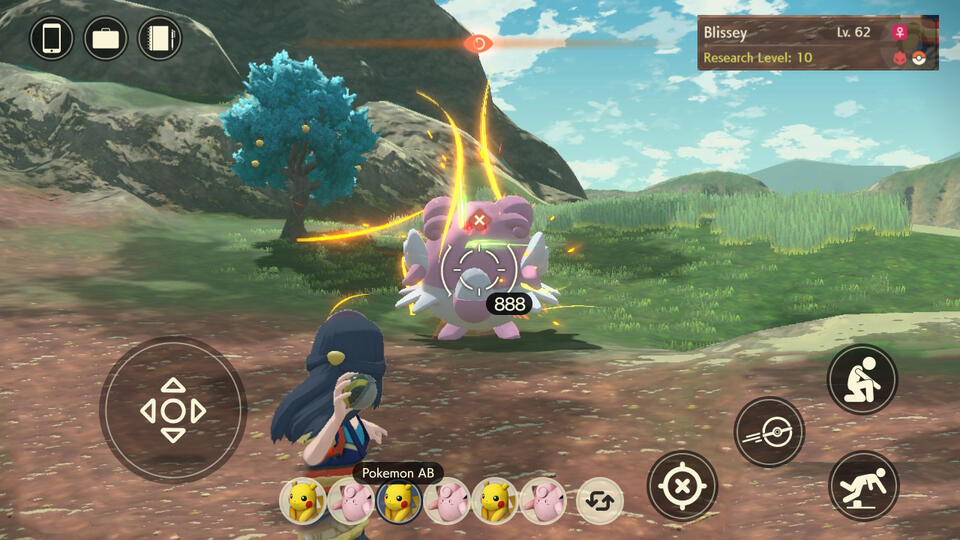Toggle the crosshair target lock button
Image resolution: width=960 pixels, height=540 pixels.
pyautogui.click(x=682, y=486)
